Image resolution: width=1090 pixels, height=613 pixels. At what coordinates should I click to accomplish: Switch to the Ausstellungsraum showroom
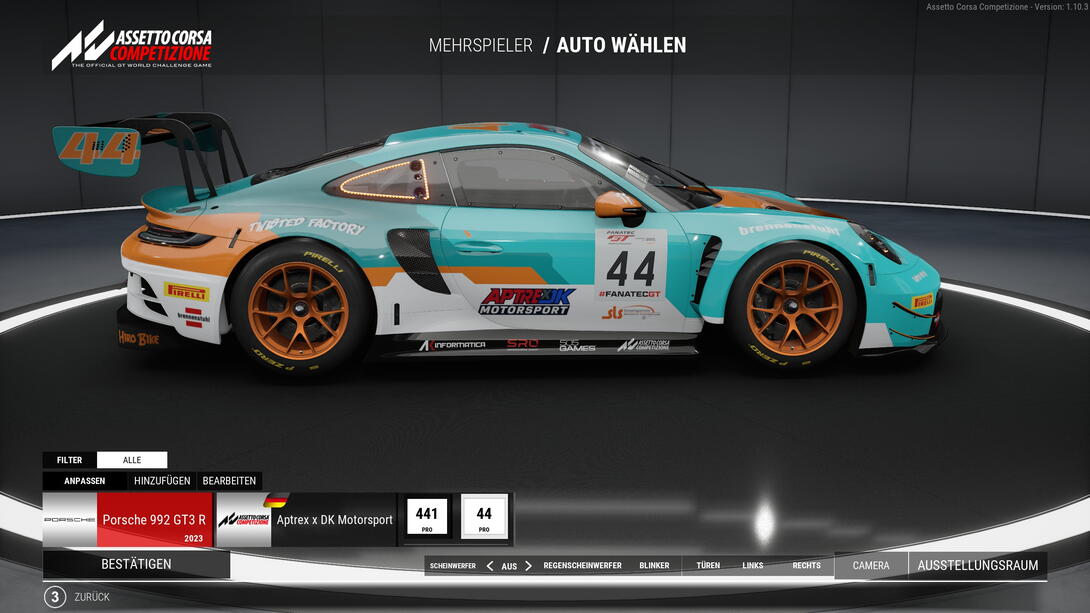coord(977,566)
